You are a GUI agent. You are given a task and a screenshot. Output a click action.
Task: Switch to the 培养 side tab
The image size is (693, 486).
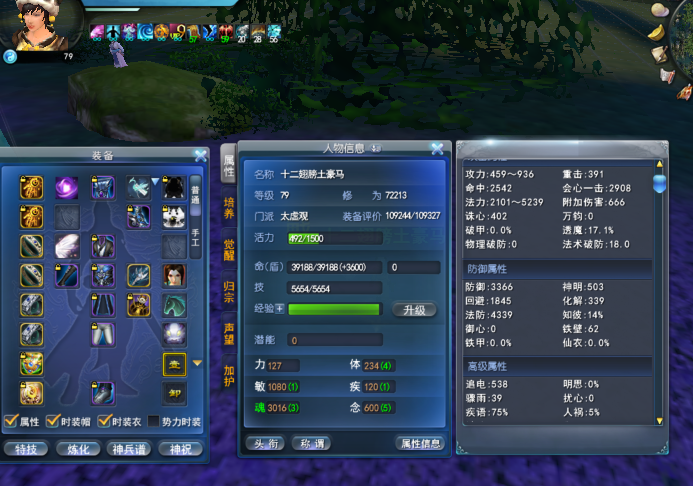click(228, 209)
